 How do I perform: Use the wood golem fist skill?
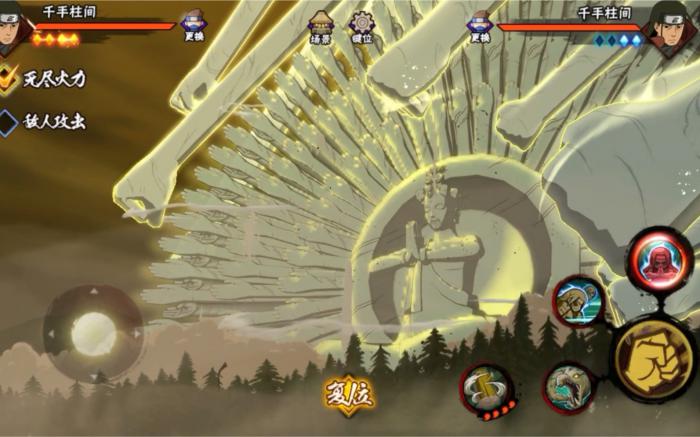pyautogui.click(x=578, y=301)
